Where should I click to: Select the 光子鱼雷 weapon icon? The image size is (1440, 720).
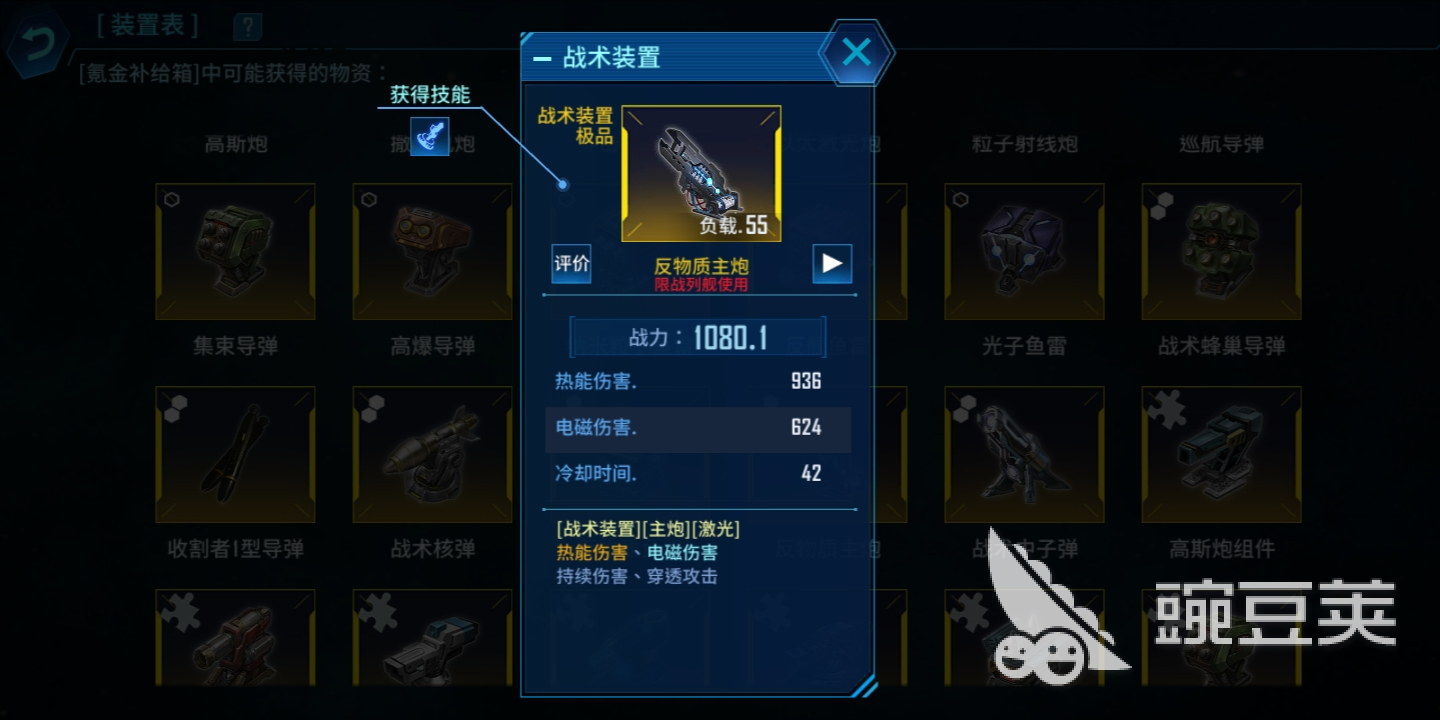coord(1023,250)
